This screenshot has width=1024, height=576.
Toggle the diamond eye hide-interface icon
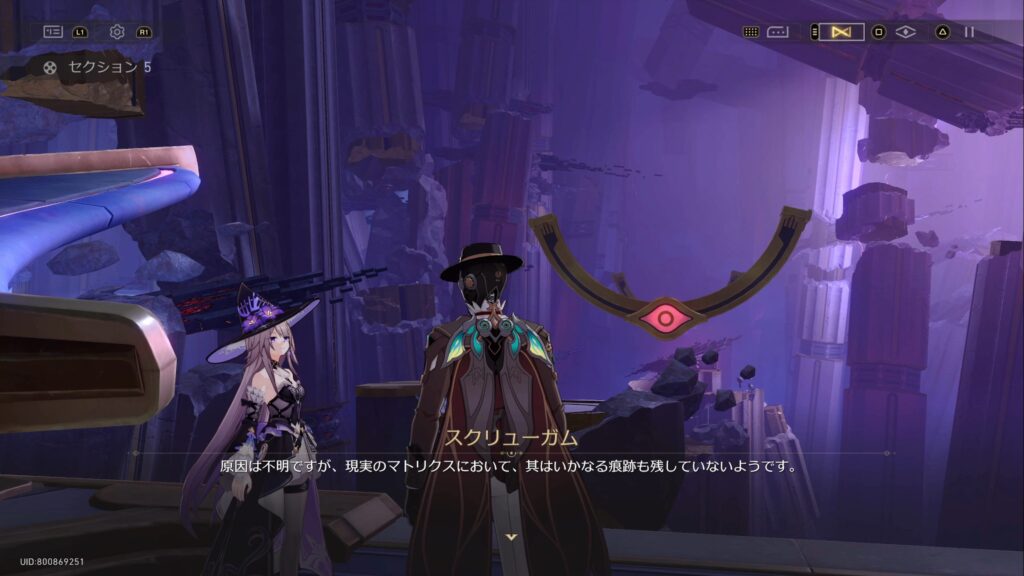[x=906, y=32]
